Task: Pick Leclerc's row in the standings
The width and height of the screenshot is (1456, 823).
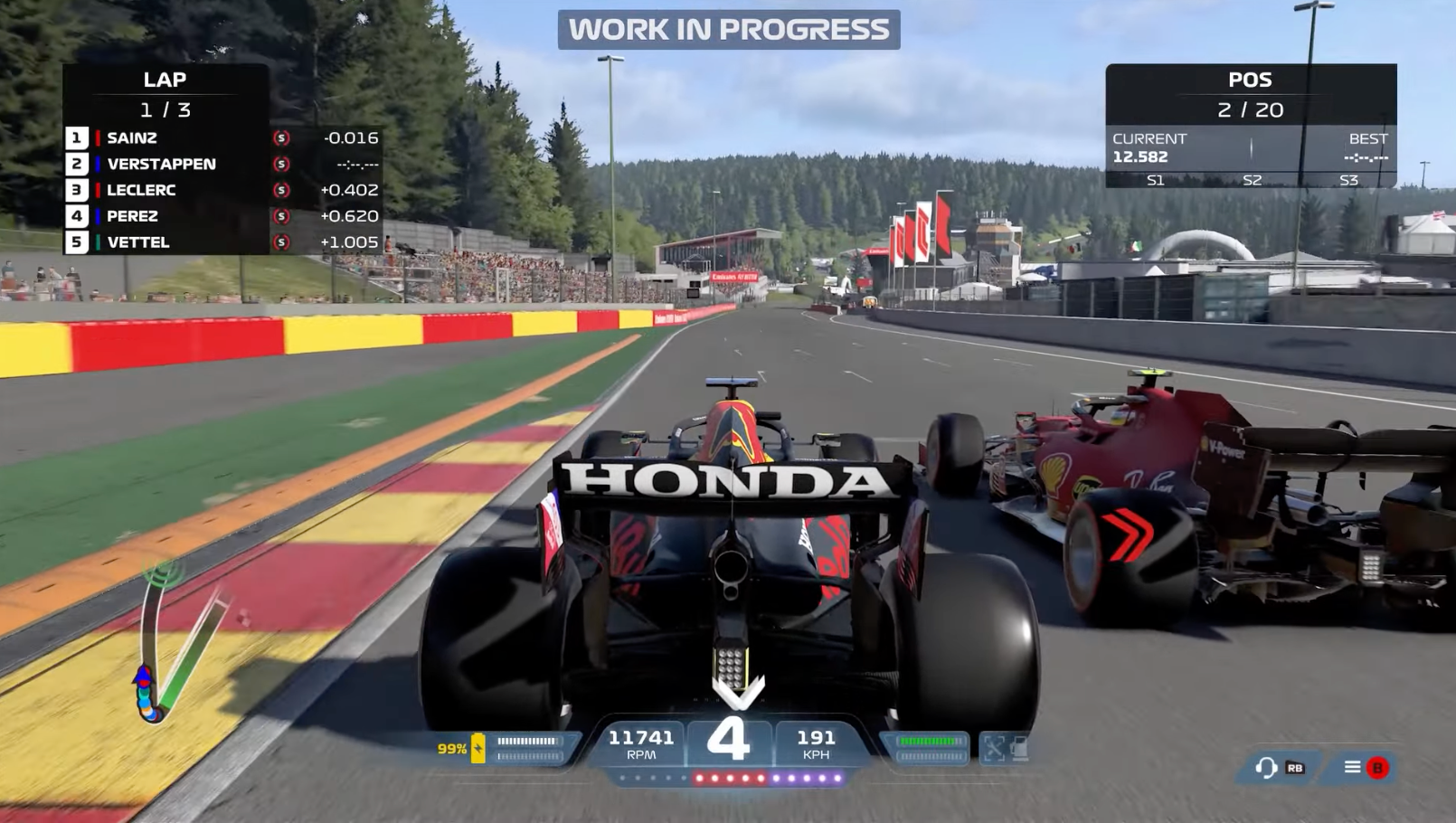Action: pos(141,191)
